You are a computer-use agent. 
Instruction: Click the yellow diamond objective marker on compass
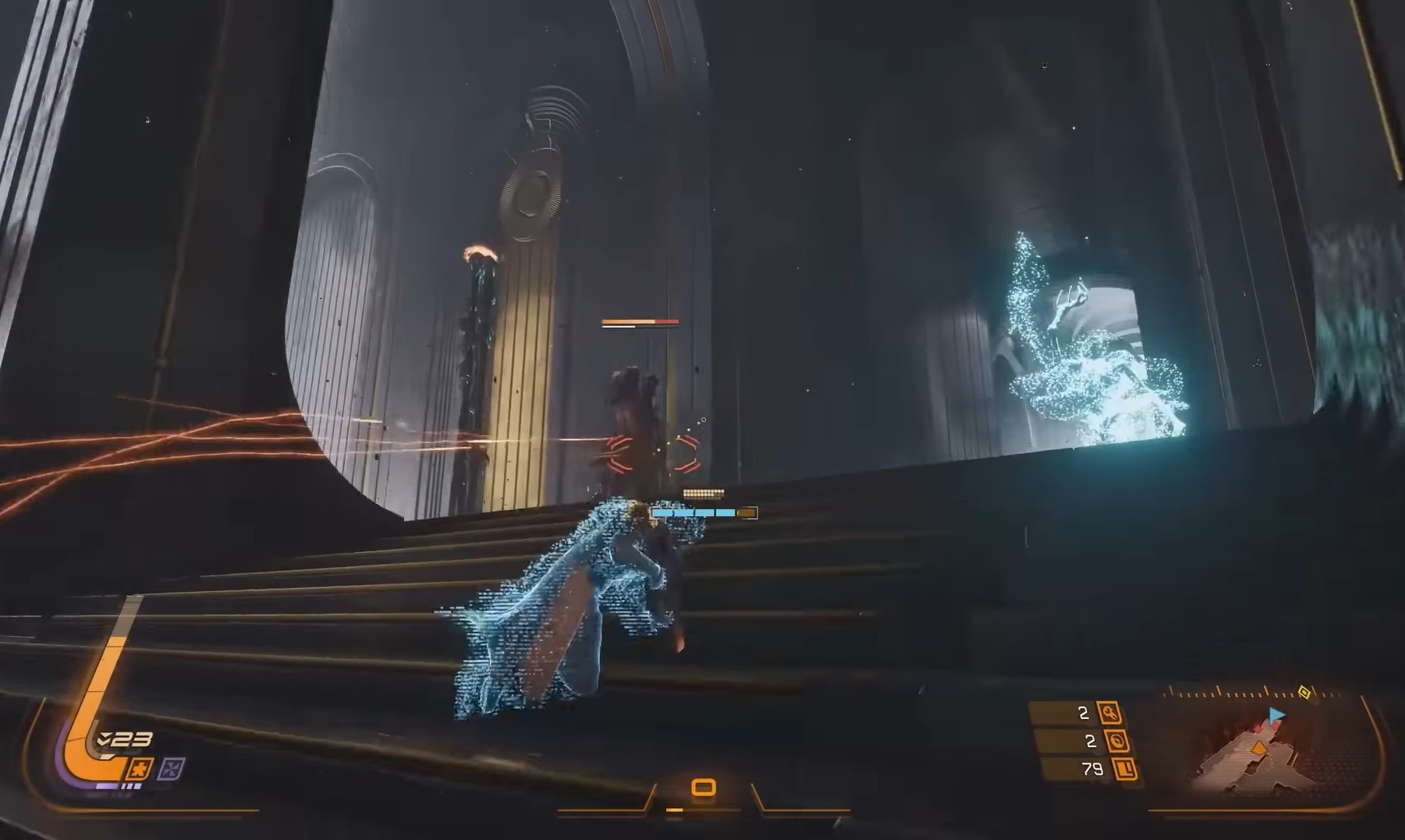point(1304,693)
